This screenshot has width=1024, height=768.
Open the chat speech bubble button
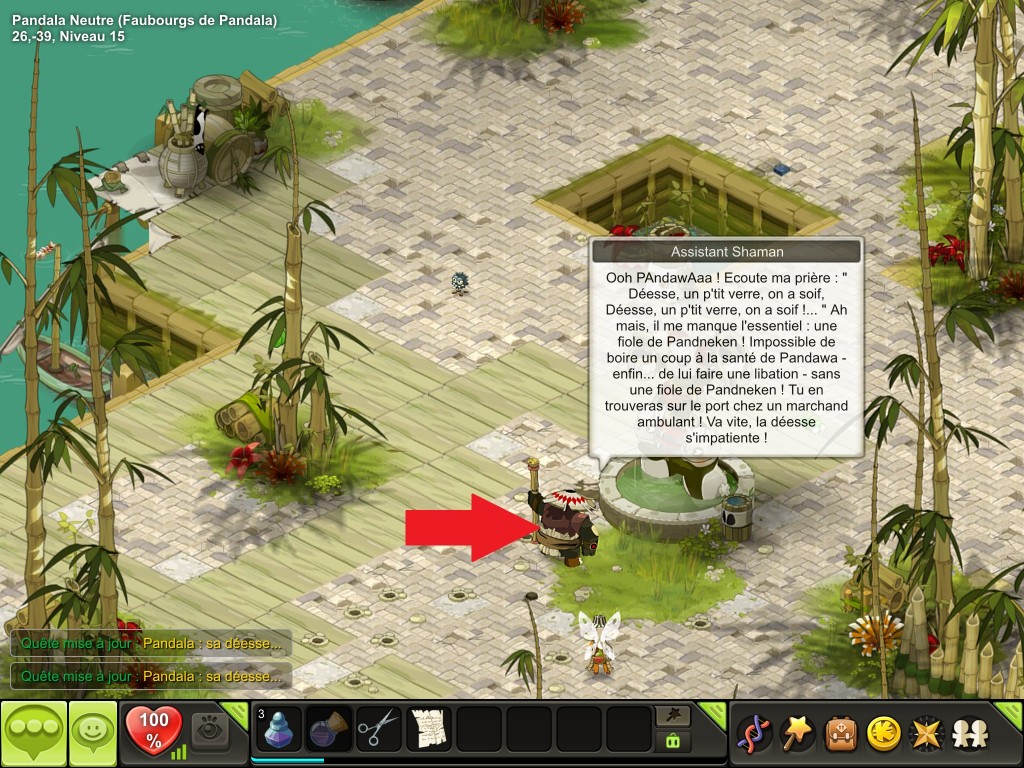pyautogui.click(x=33, y=733)
